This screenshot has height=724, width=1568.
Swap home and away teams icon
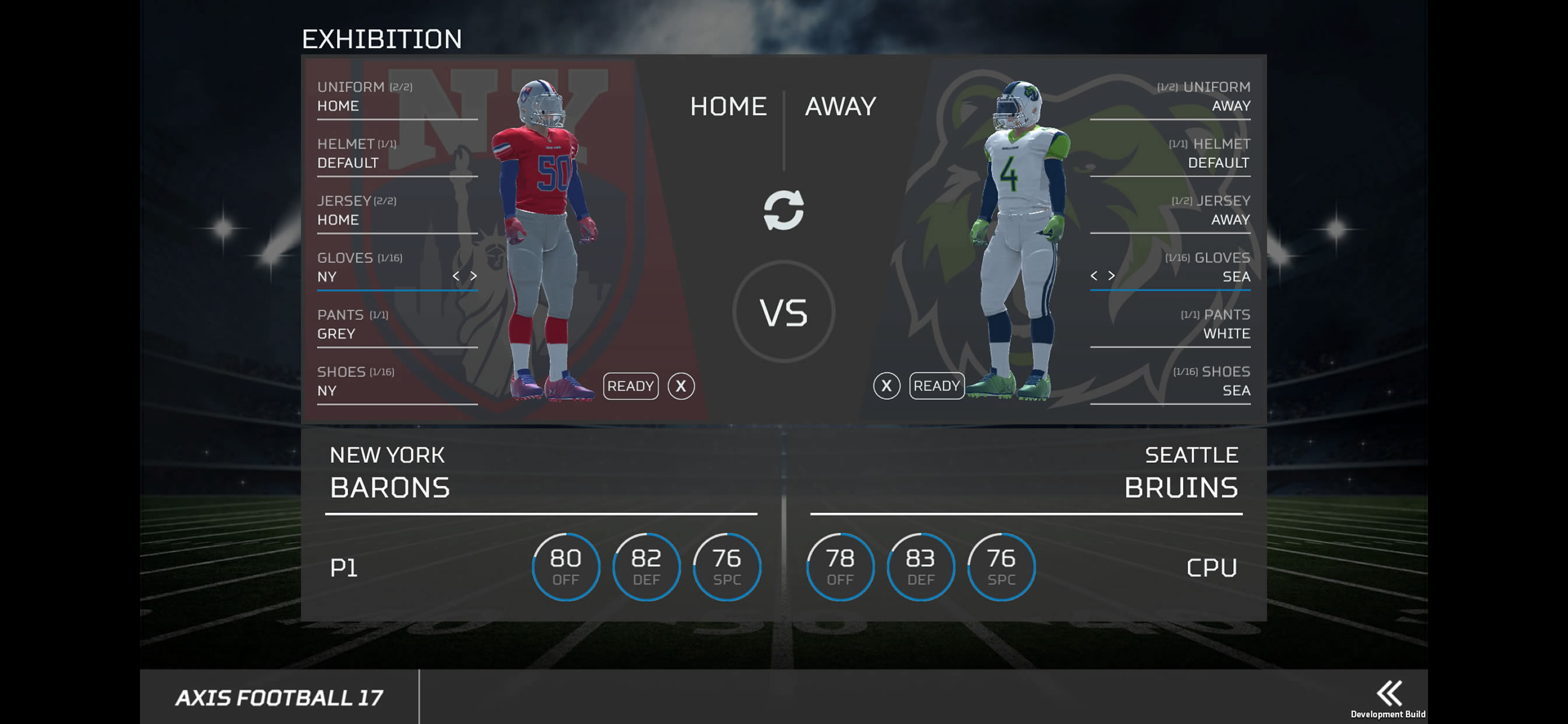[x=783, y=210]
